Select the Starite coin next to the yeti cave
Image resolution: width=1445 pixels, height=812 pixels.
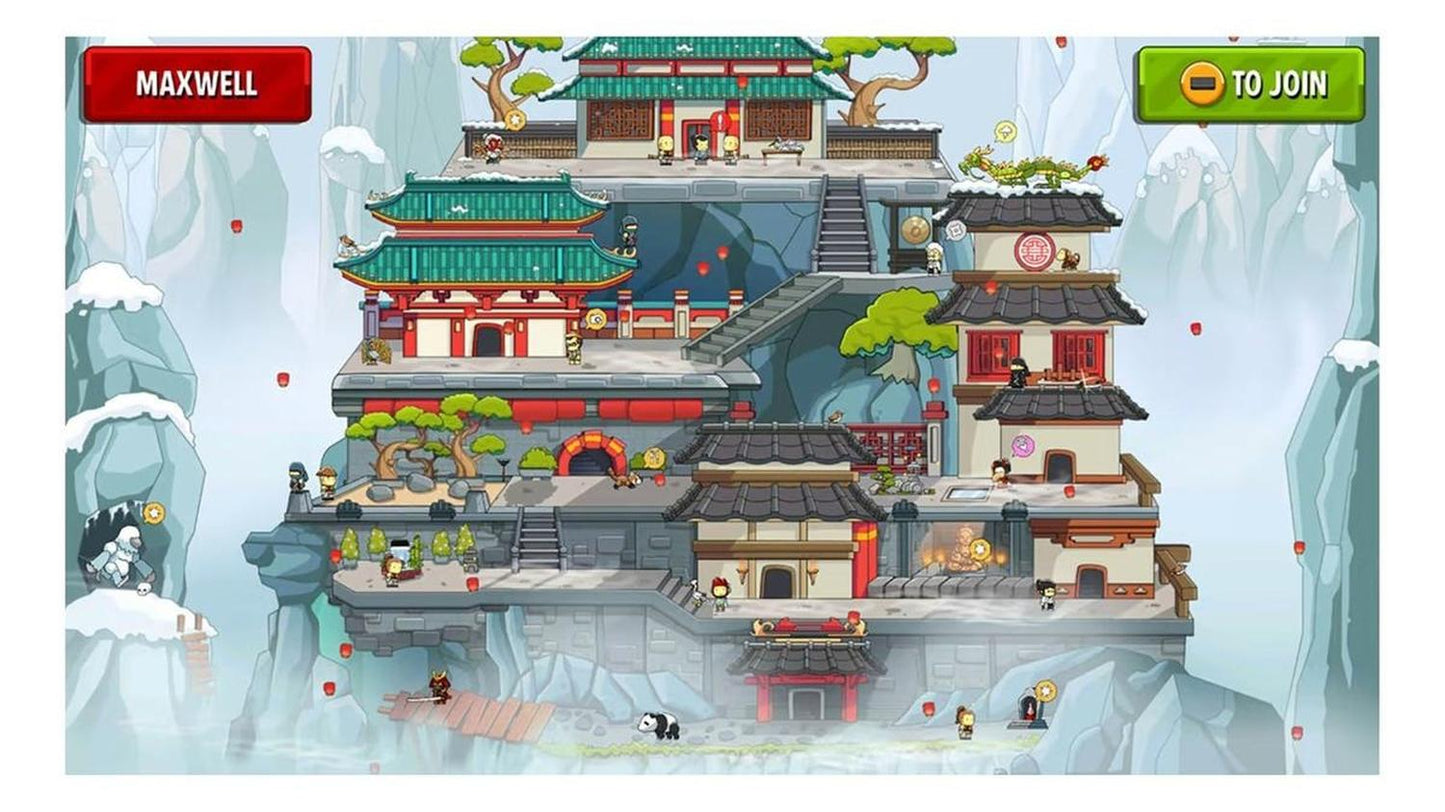point(152,515)
